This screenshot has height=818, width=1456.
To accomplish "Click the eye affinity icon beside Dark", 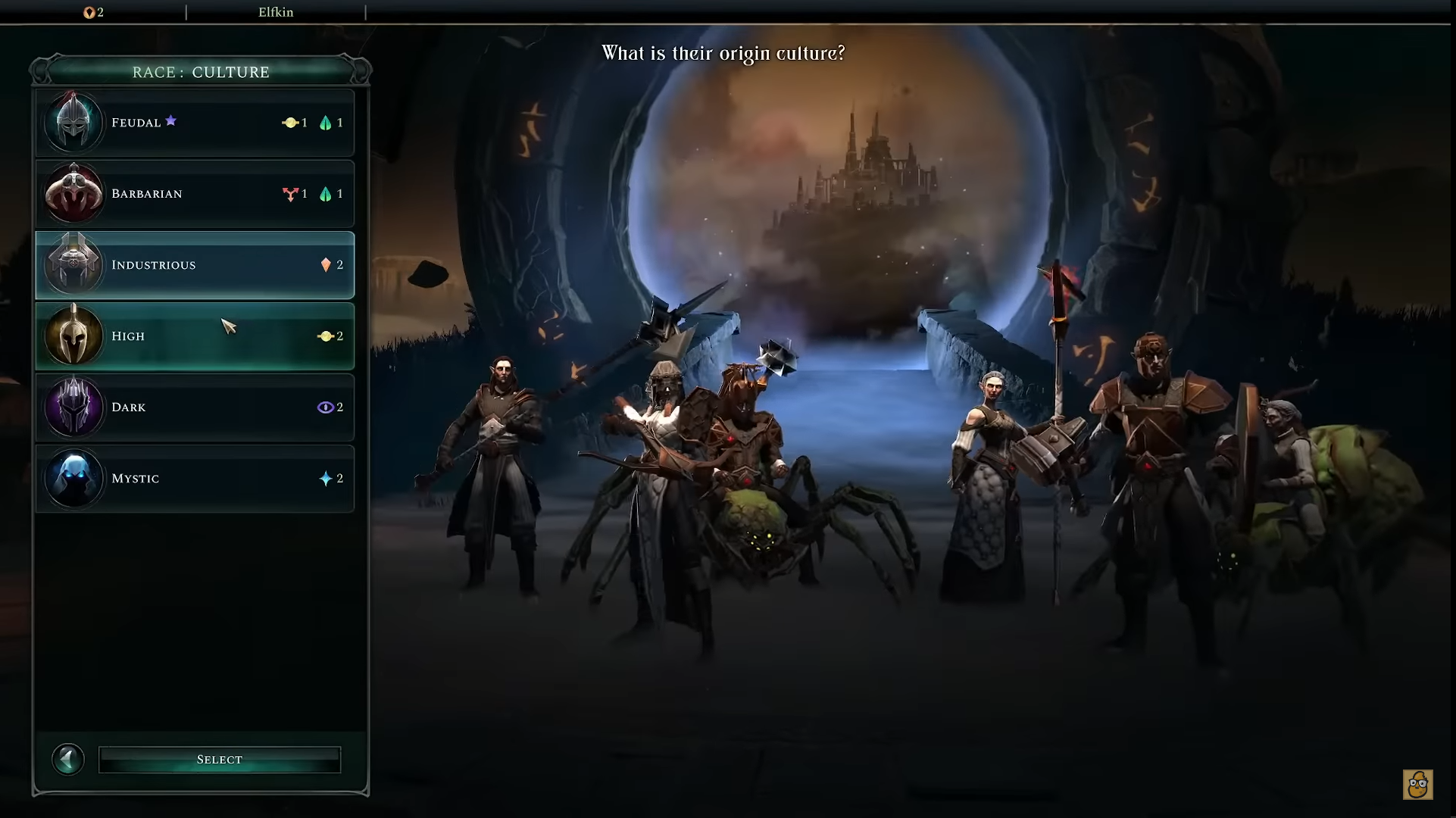I will [326, 407].
